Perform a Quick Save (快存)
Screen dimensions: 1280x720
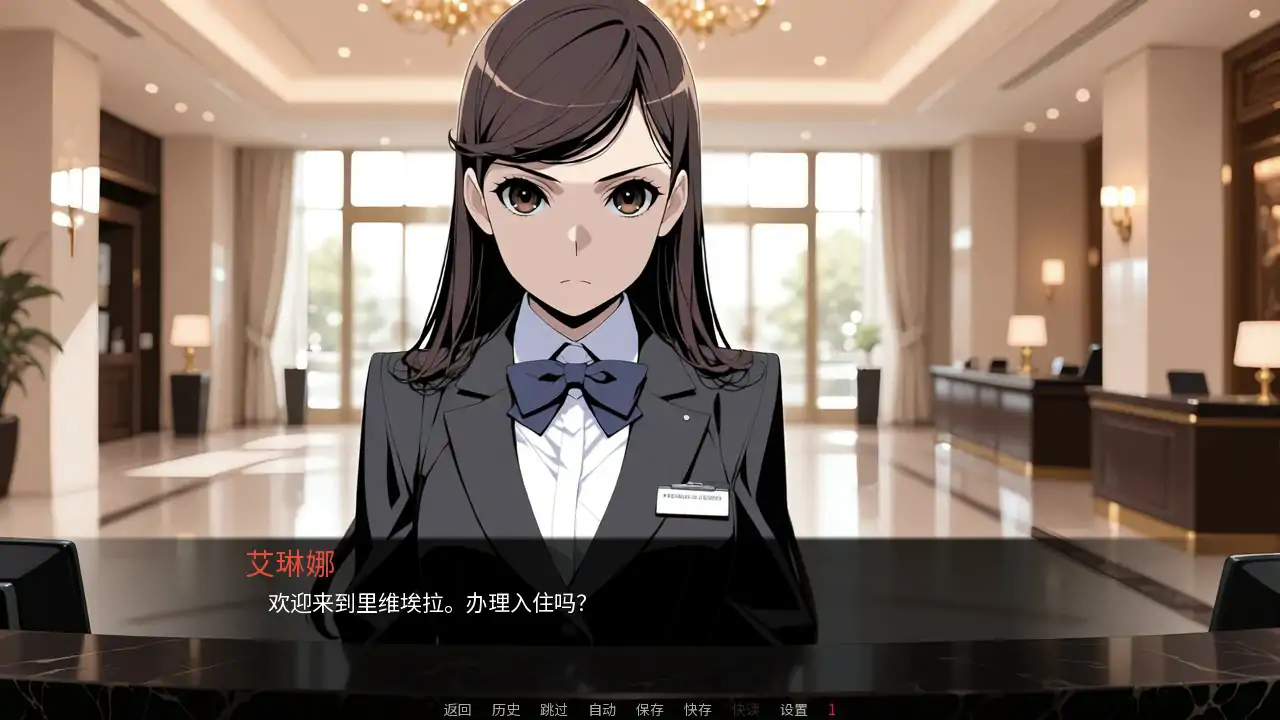click(700, 711)
